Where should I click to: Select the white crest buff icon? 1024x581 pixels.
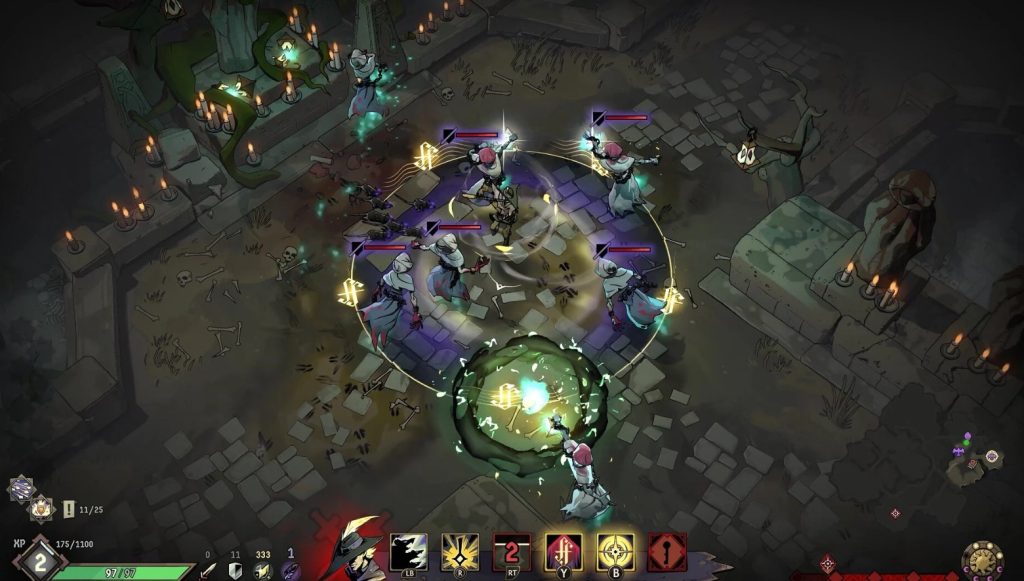pos(41,508)
